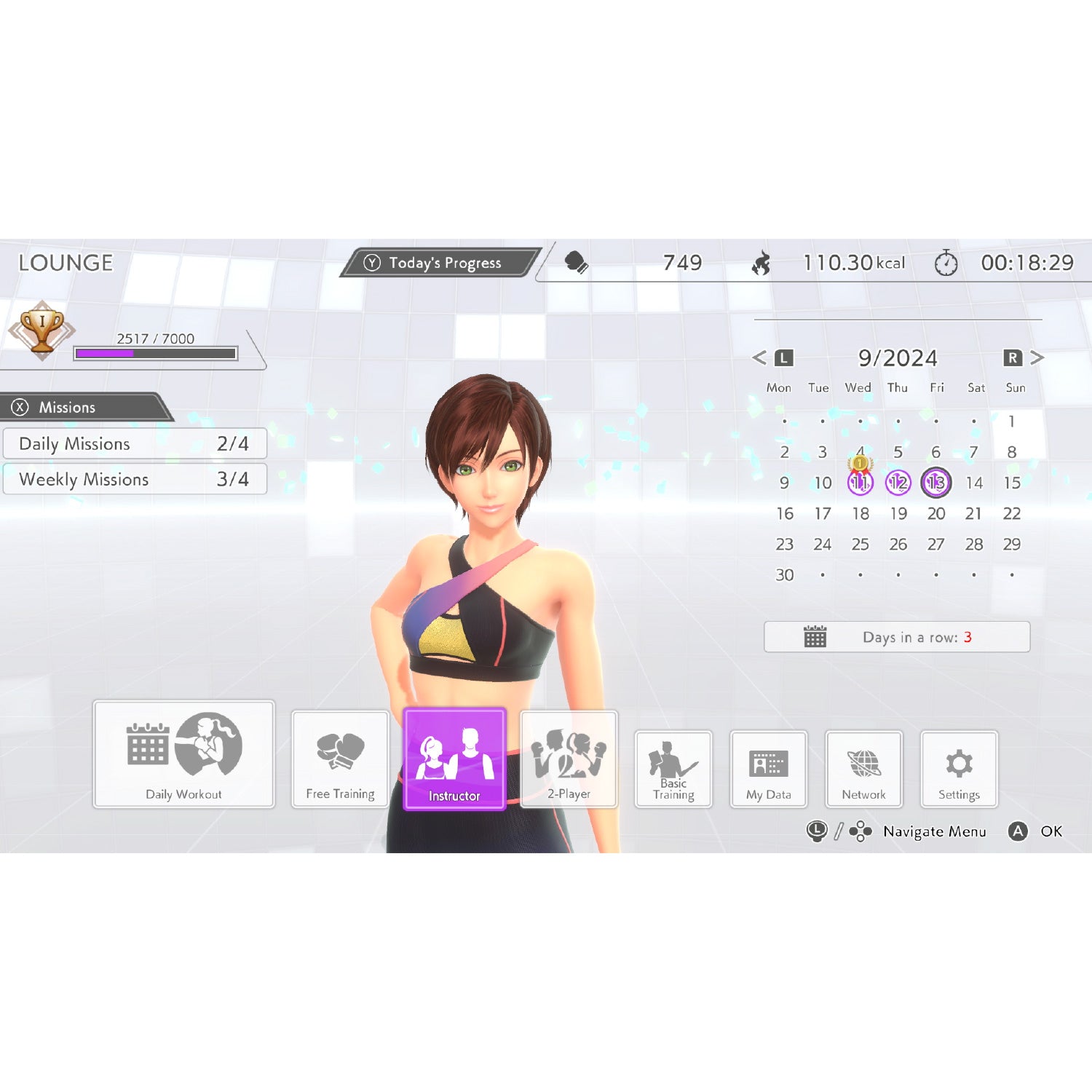Select September 13 on the calendar
This screenshot has width=1092, height=1092.
937,483
